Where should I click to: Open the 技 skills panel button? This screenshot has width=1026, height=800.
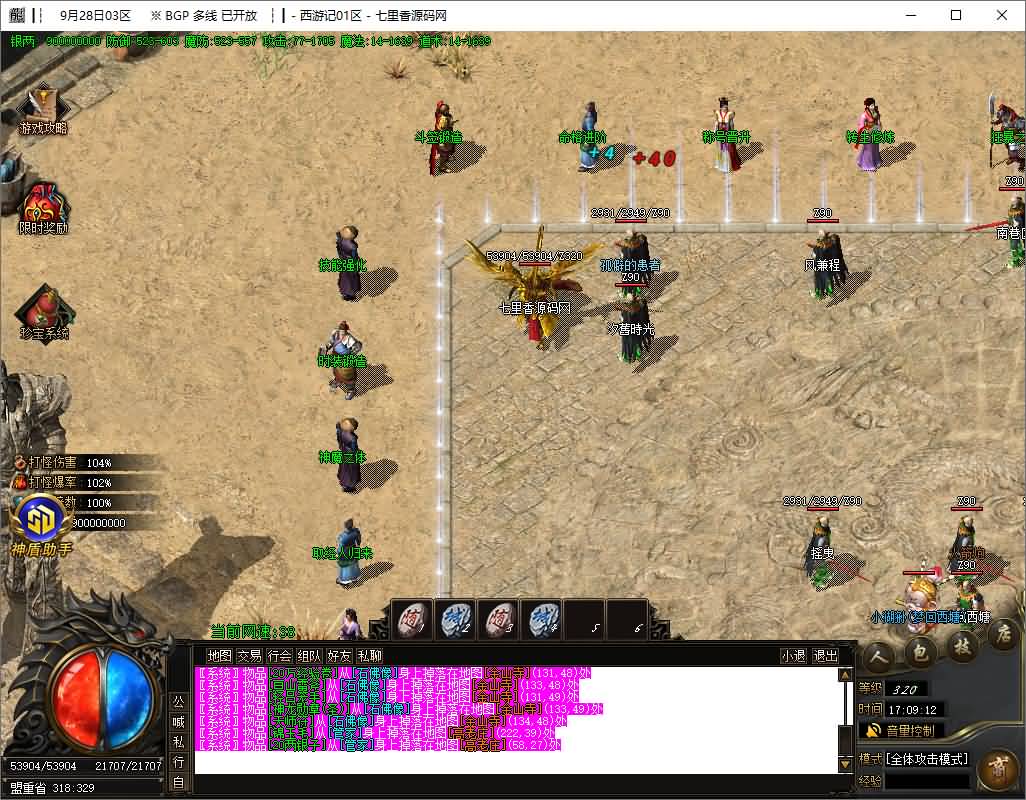coord(962,647)
